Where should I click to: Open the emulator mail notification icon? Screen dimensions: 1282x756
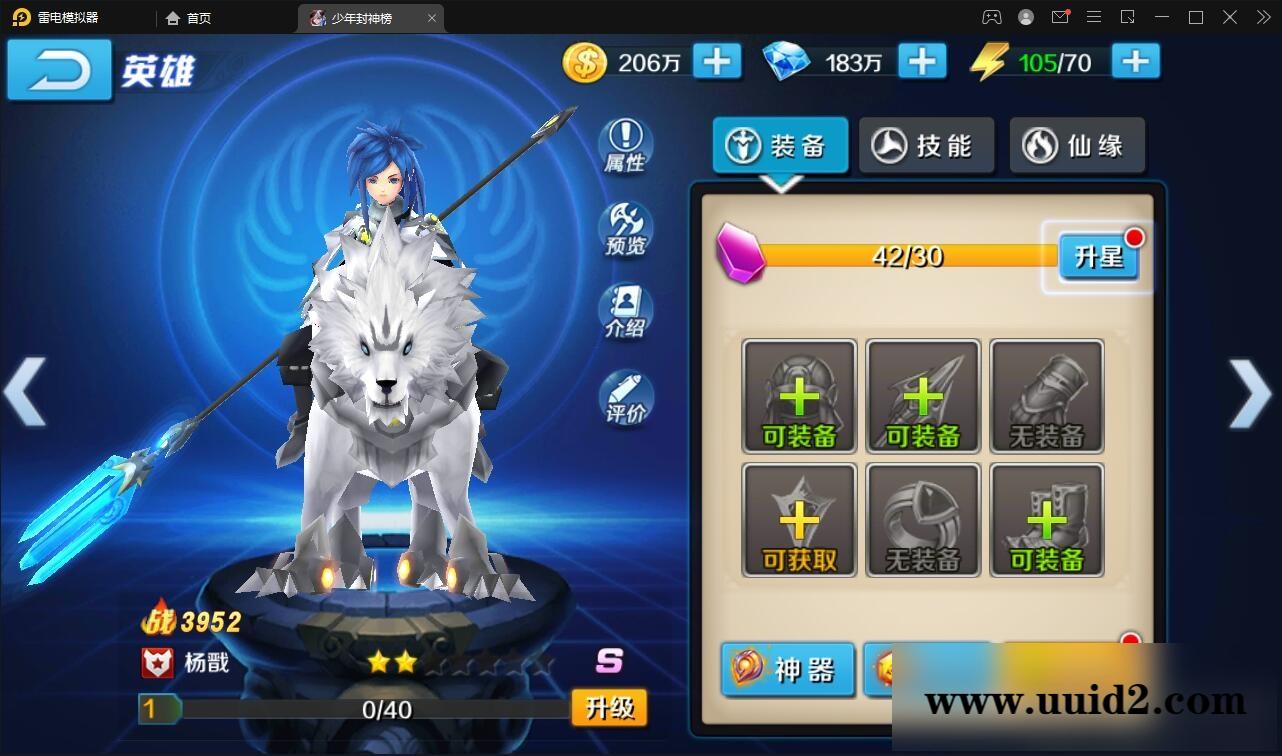point(1060,17)
